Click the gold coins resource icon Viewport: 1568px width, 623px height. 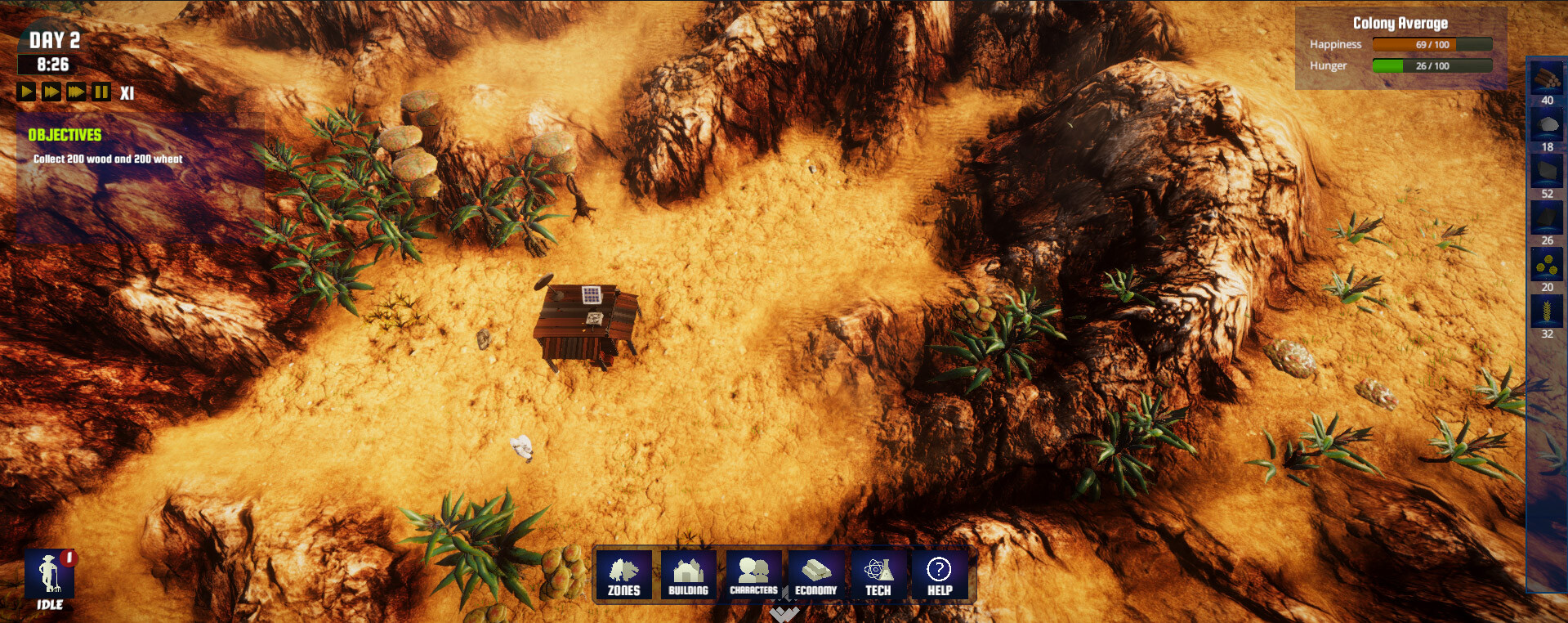click(1547, 265)
